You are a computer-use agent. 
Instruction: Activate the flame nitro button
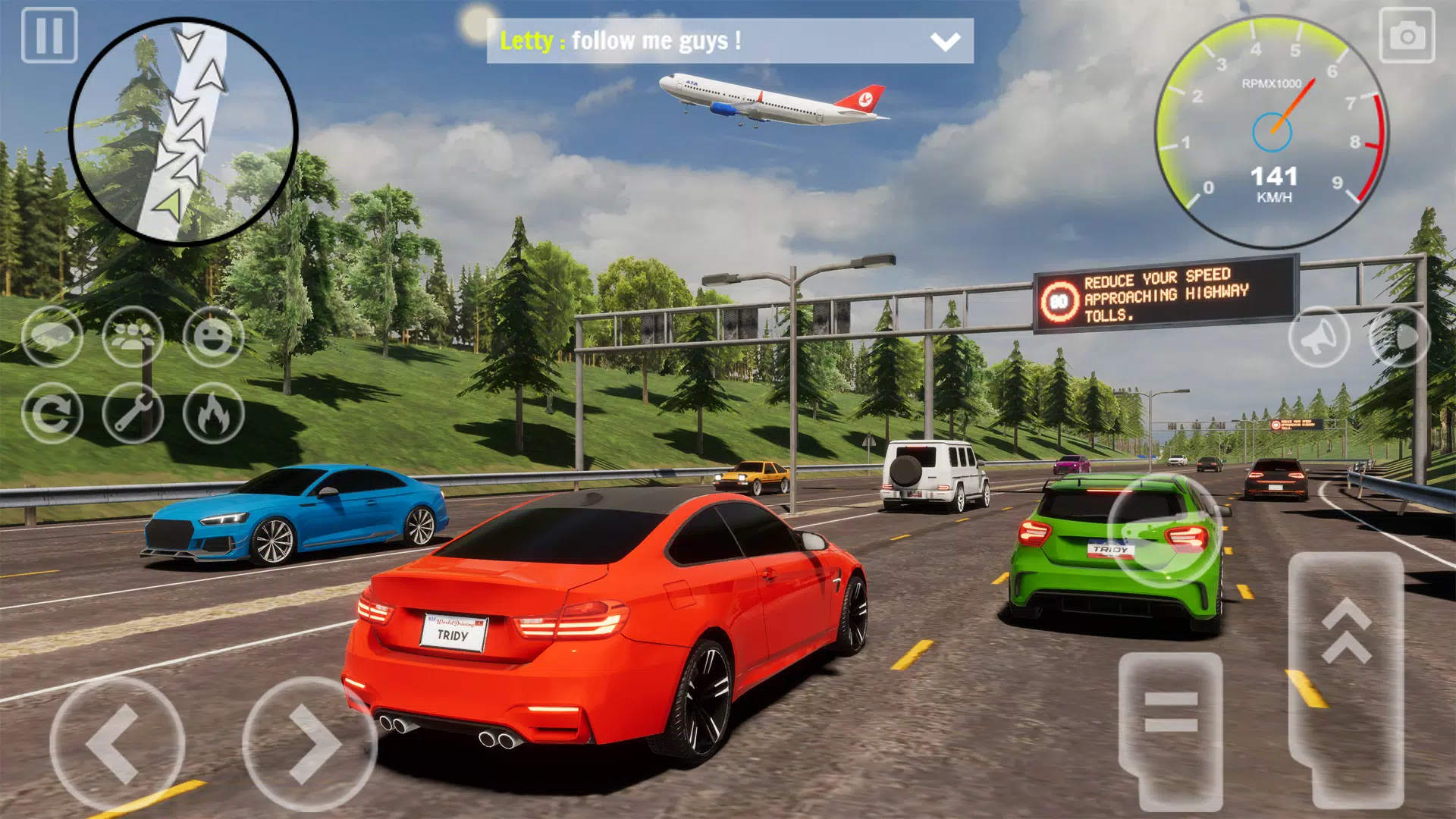(x=213, y=413)
